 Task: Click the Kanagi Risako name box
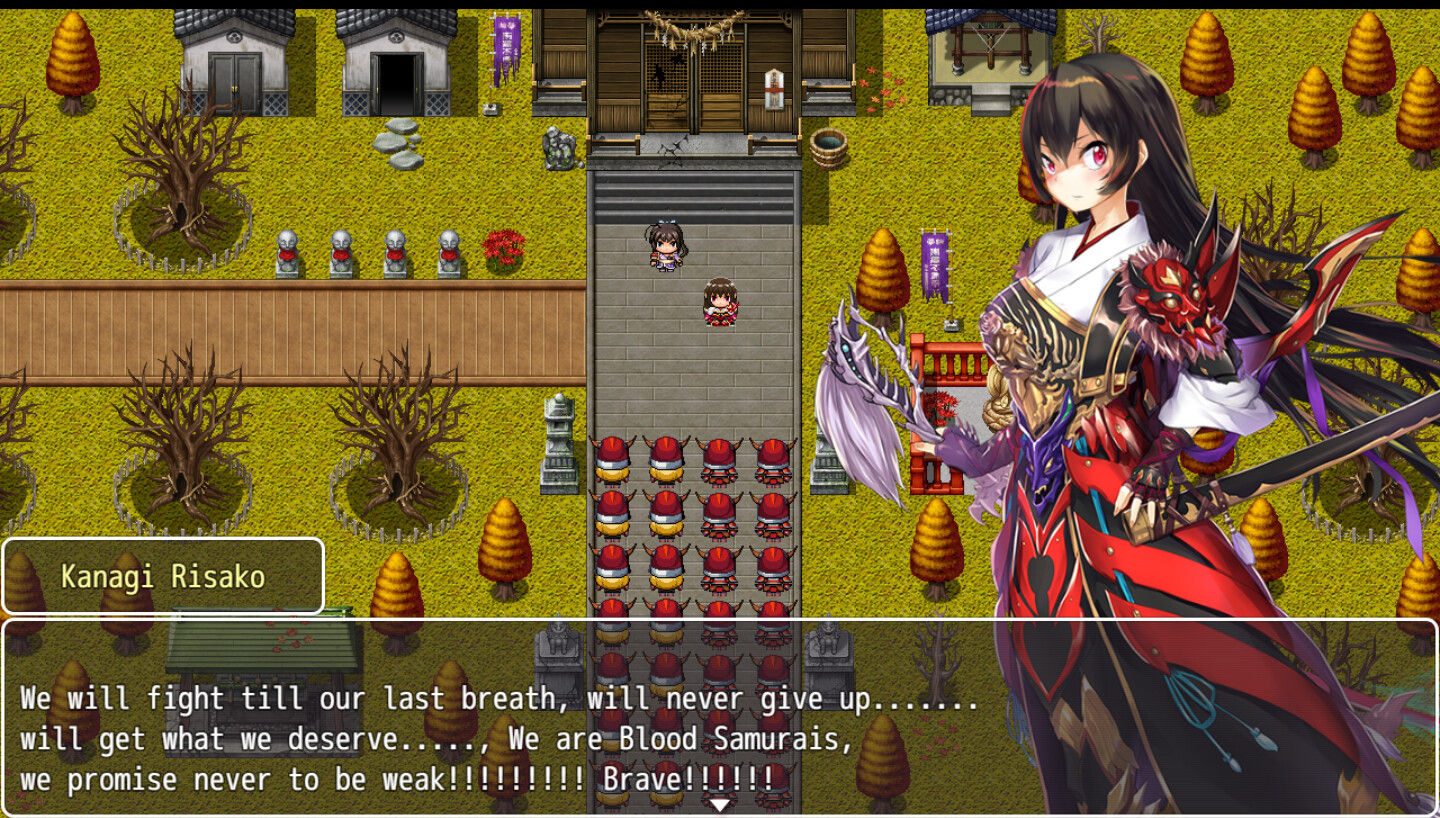pyautogui.click(x=163, y=576)
